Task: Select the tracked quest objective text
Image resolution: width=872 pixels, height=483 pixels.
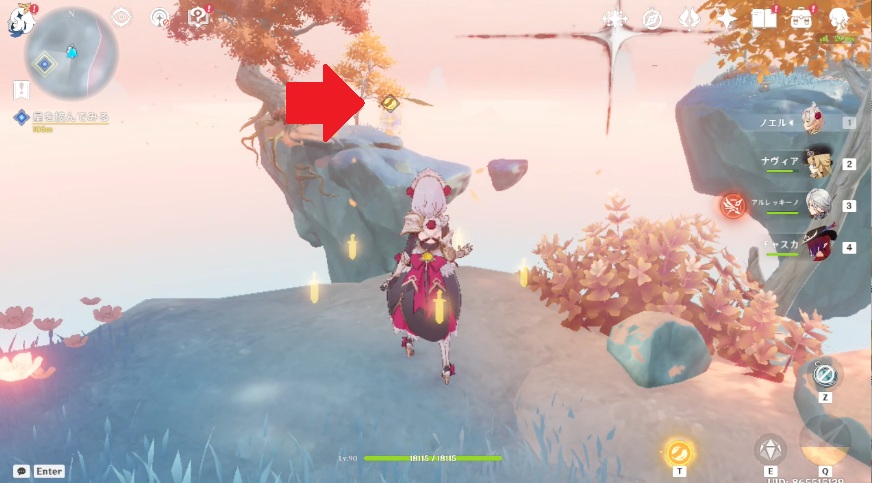Action: [x=72, y=118]
